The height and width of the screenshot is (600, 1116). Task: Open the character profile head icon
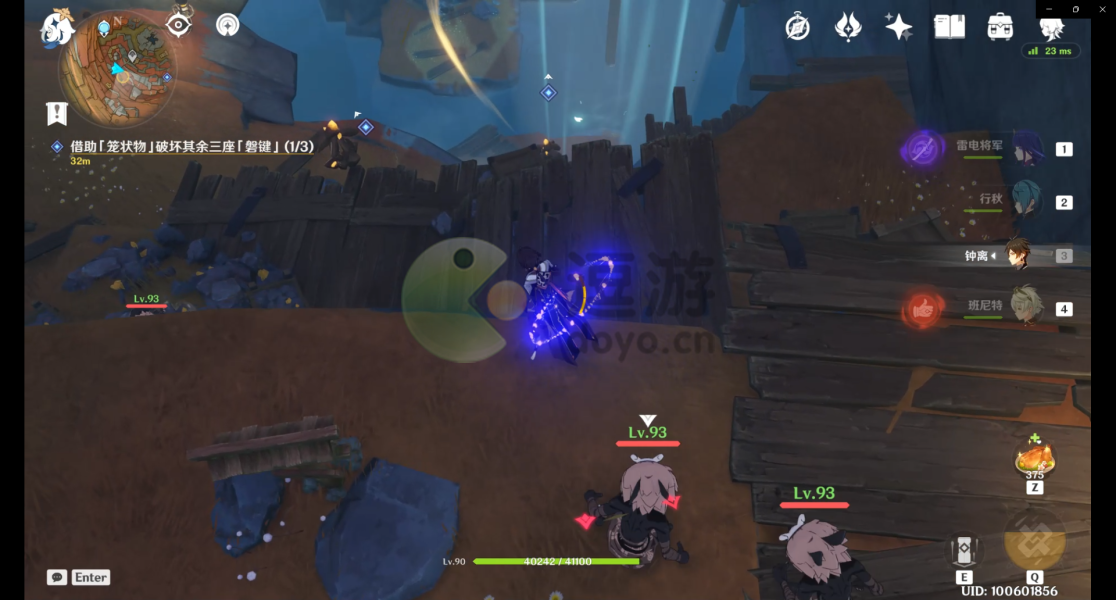click(1051, 28)
